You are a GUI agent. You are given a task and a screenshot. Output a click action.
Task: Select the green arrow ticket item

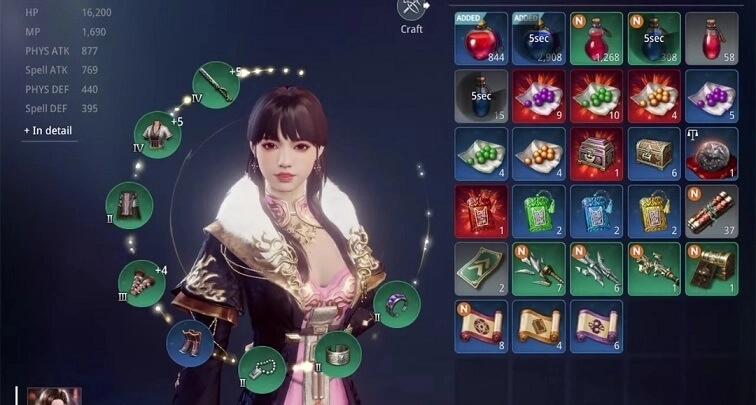pos(480,269)
